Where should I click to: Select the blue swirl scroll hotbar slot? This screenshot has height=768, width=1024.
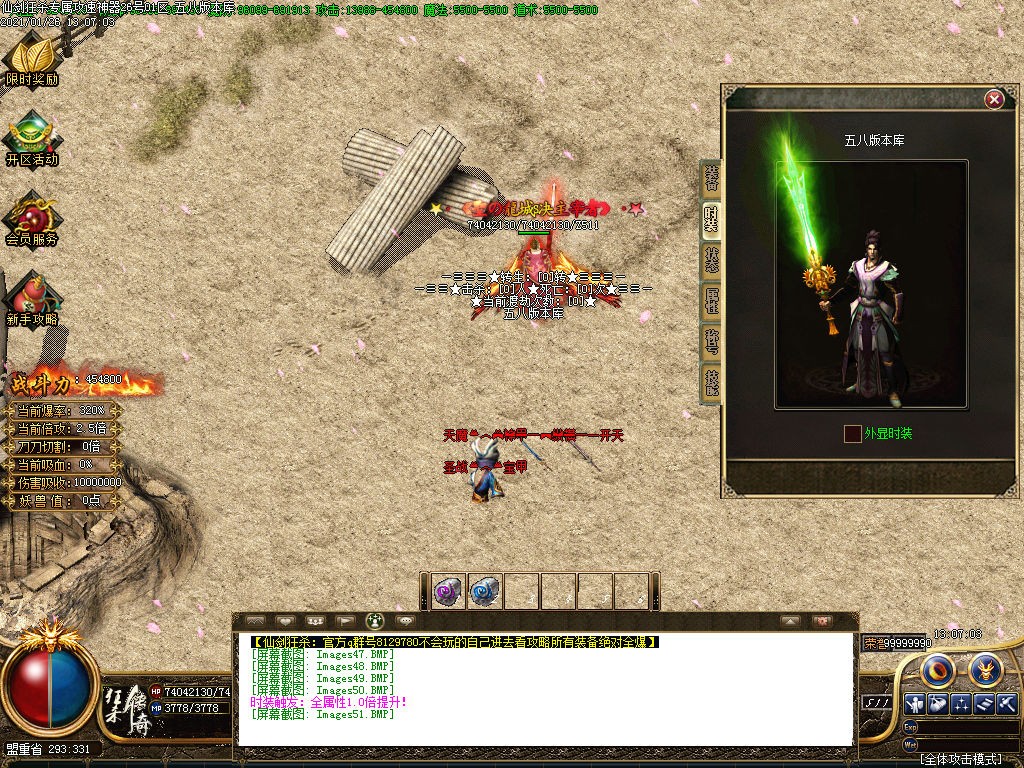pyautogui.click(x=485, y=592)
